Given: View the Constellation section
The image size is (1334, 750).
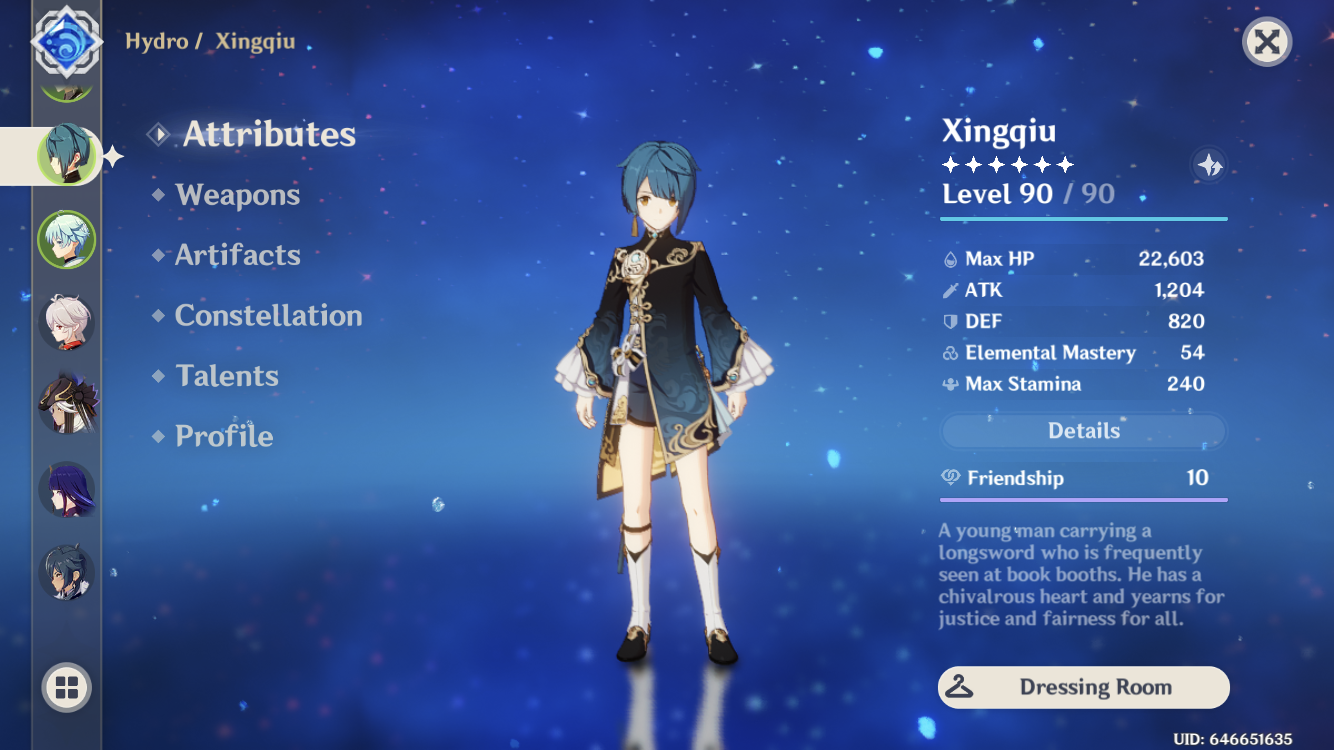Looking at the screenshot, I should 268,315.
